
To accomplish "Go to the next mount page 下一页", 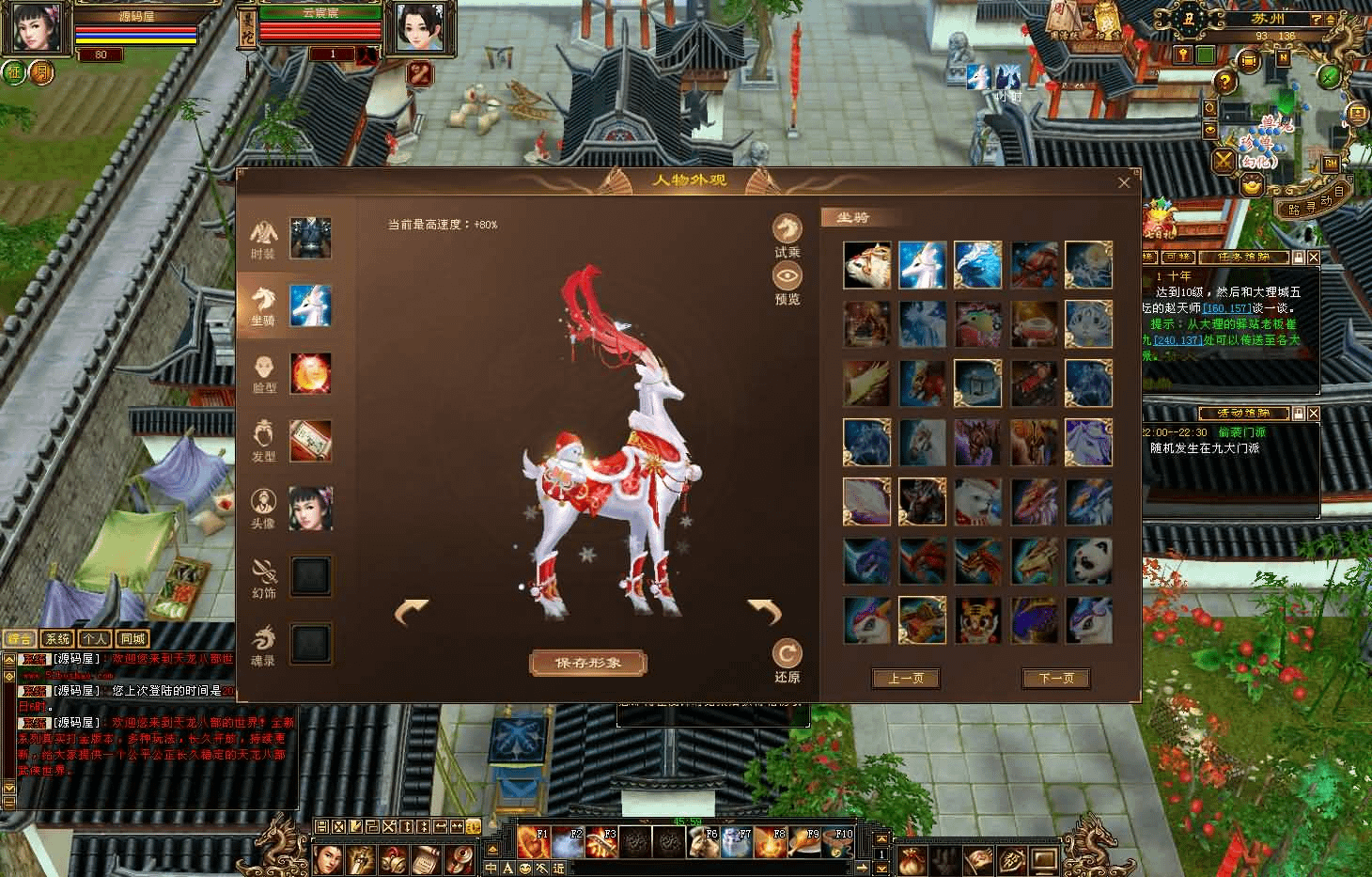I will pyautogui.click(x=1056, y=678).
